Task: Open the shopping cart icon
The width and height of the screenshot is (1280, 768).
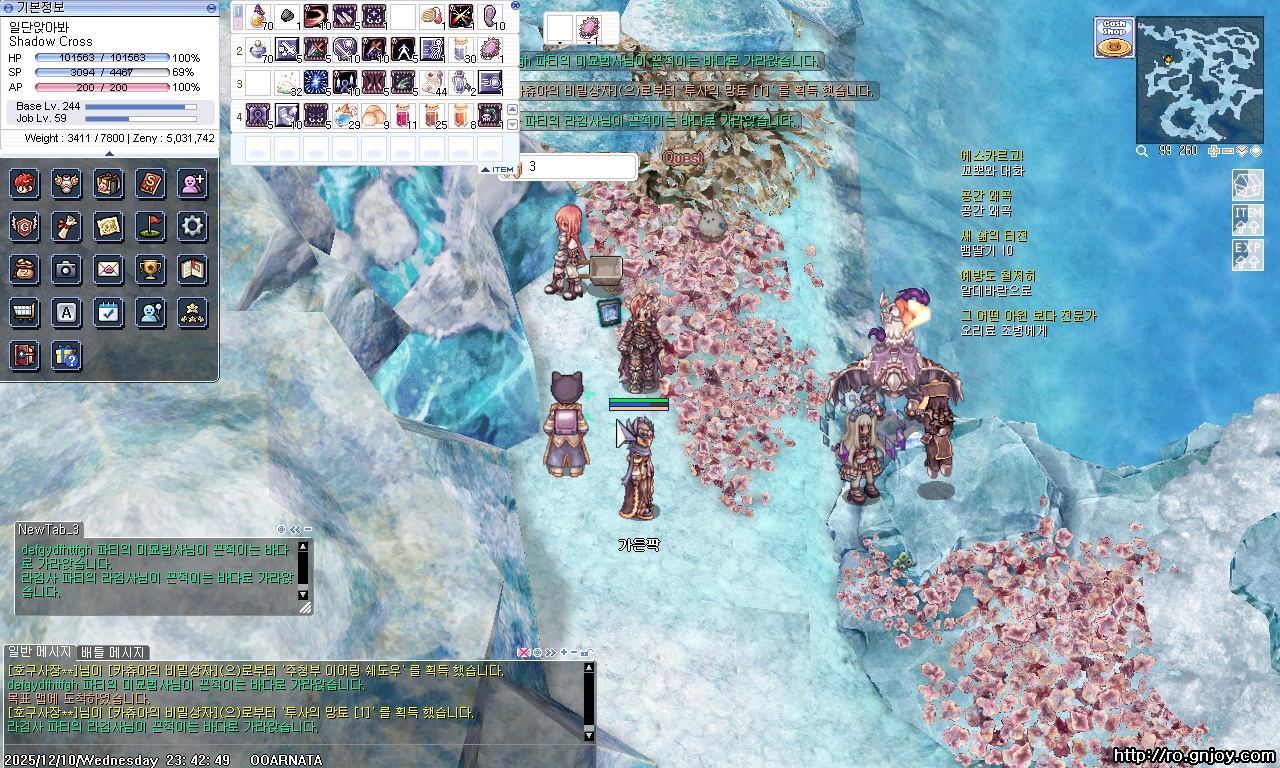Action: point(24,312)
